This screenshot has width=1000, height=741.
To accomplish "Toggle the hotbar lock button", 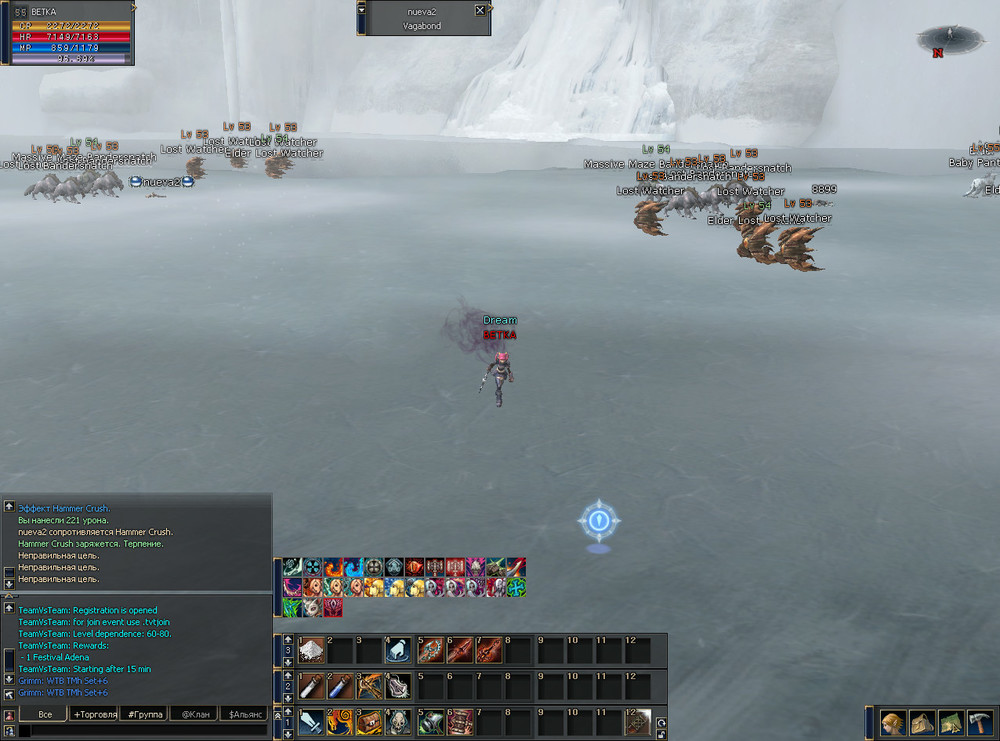I will 661,735.
